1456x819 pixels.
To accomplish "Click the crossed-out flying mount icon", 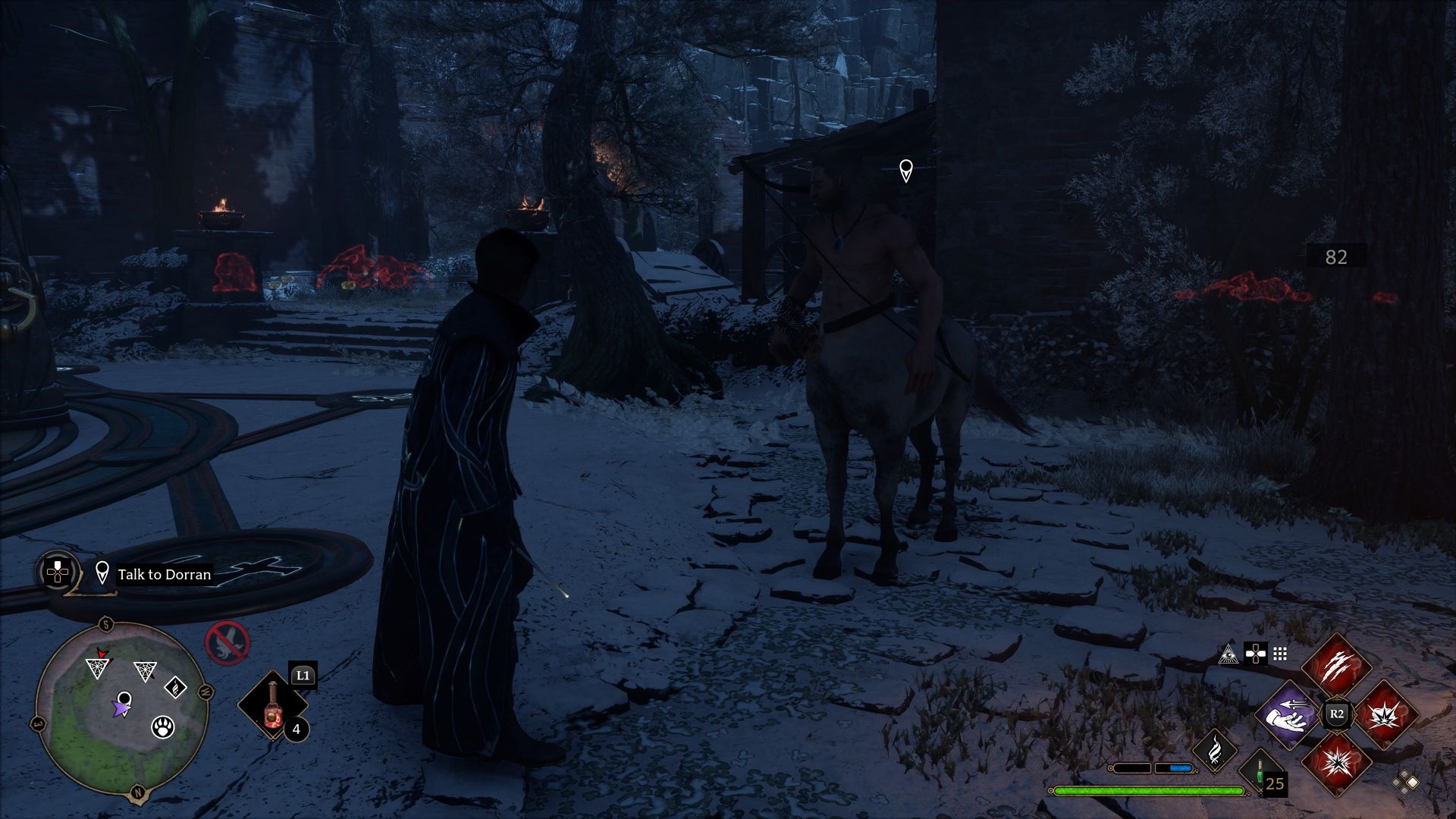I will click(227, 643).
